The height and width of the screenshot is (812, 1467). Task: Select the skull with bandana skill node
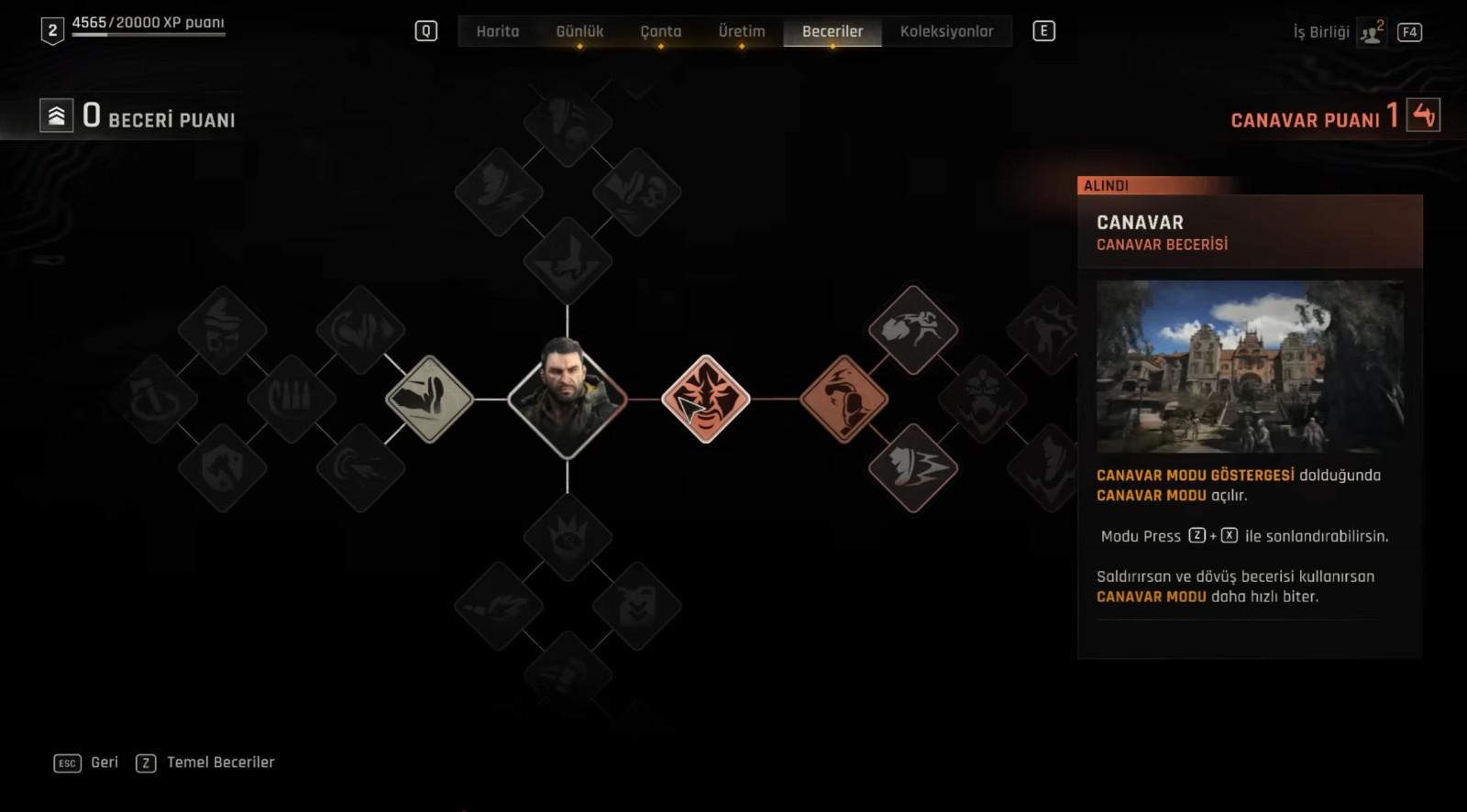[x=223, y=330]
